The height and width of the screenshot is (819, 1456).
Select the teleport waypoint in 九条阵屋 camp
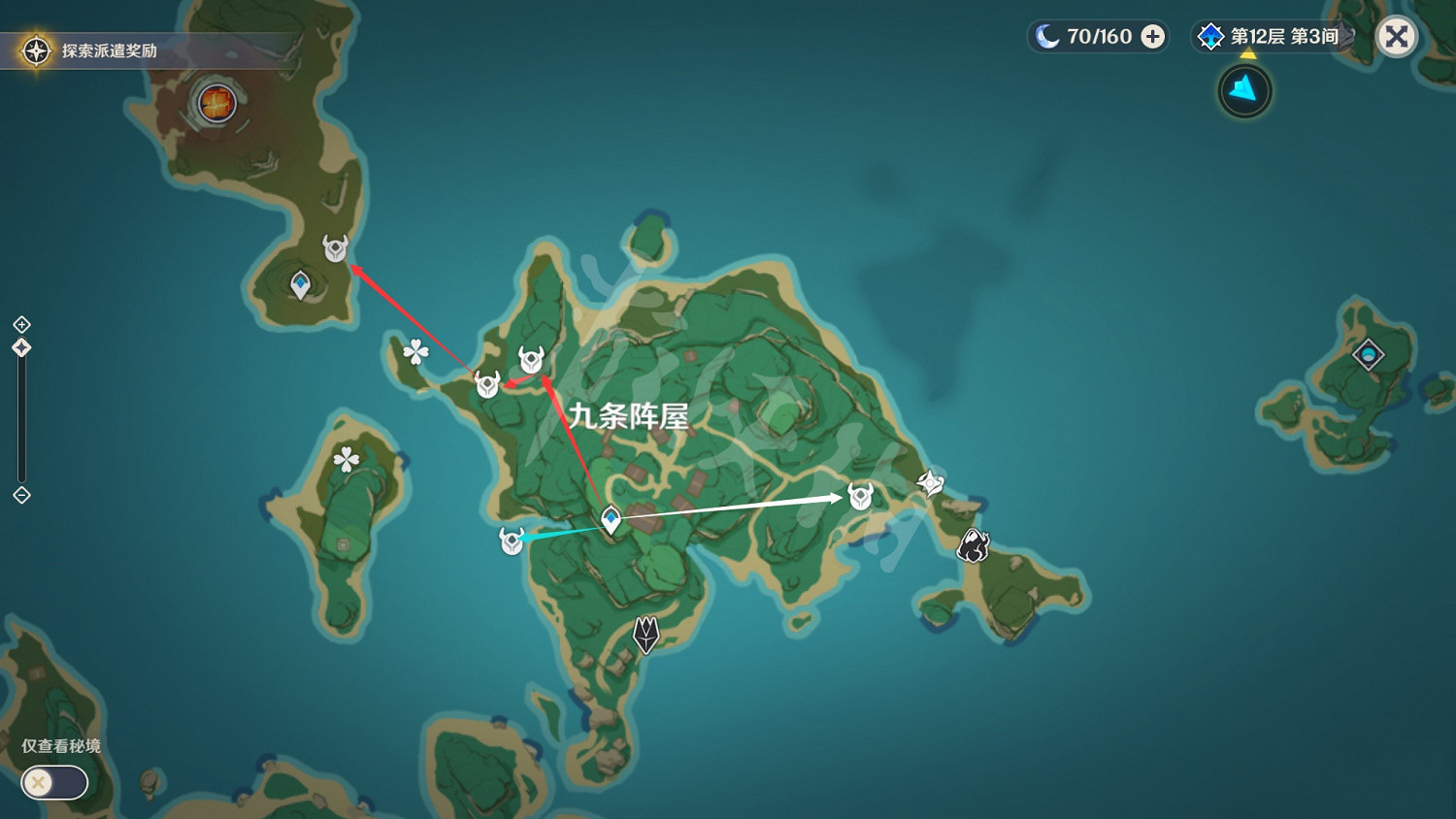610,520
